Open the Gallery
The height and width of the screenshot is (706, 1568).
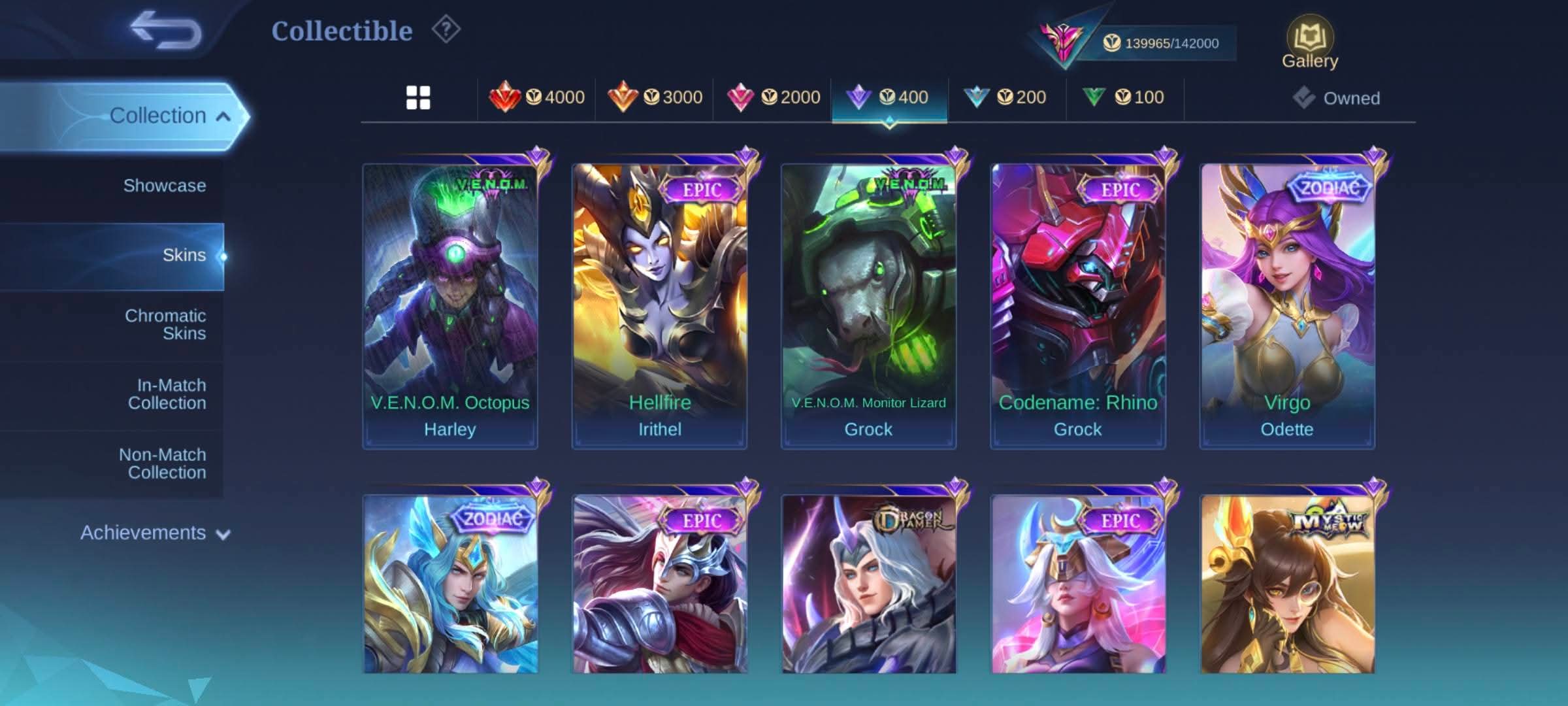(x=1309, y=43)
